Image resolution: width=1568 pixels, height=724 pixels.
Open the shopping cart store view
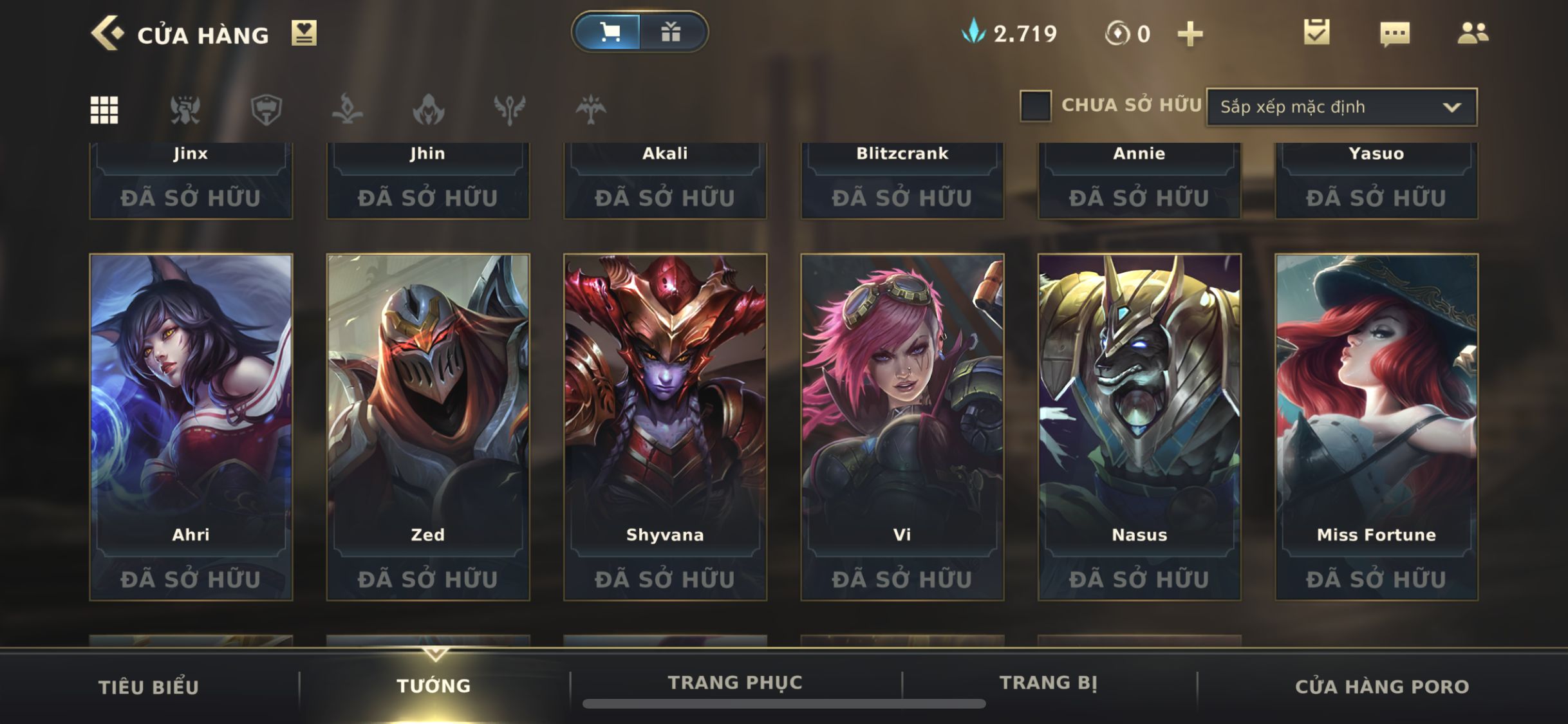(x=608, y=32)
